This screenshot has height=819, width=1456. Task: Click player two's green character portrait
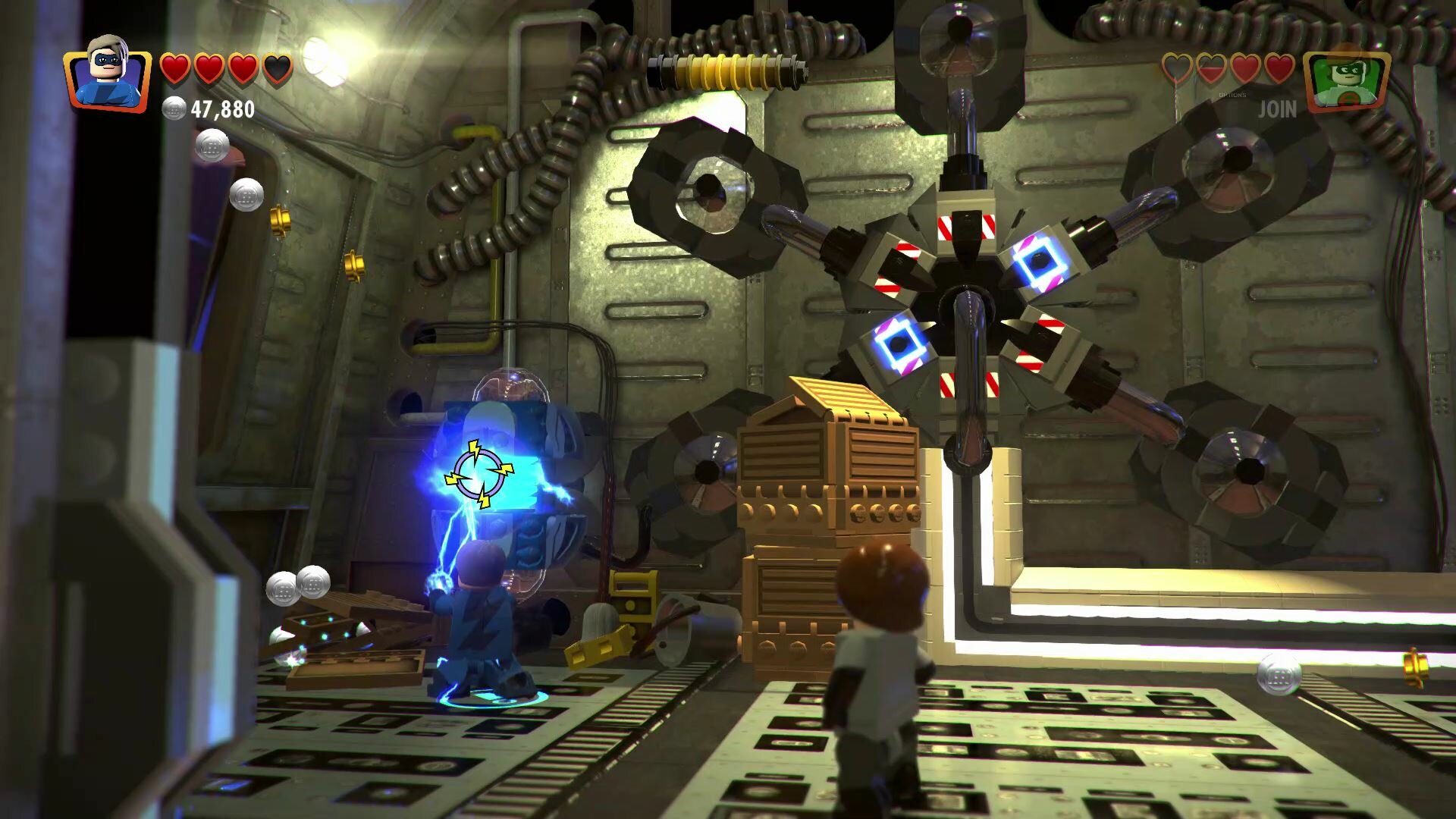click(x=1346, y=78)
